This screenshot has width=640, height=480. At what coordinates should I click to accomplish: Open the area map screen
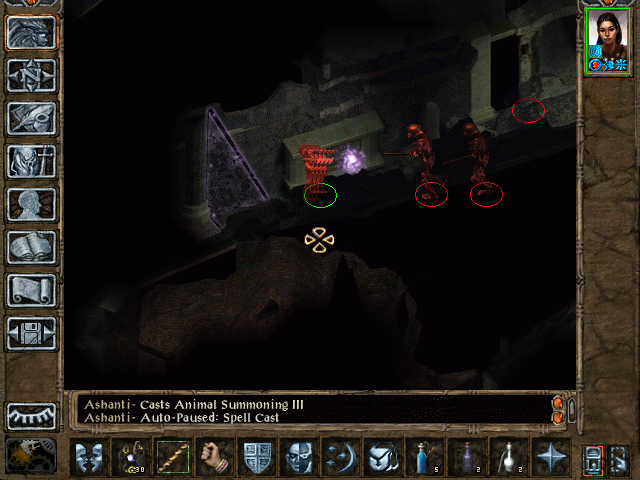pyautogui.click(x=31, y=74)
